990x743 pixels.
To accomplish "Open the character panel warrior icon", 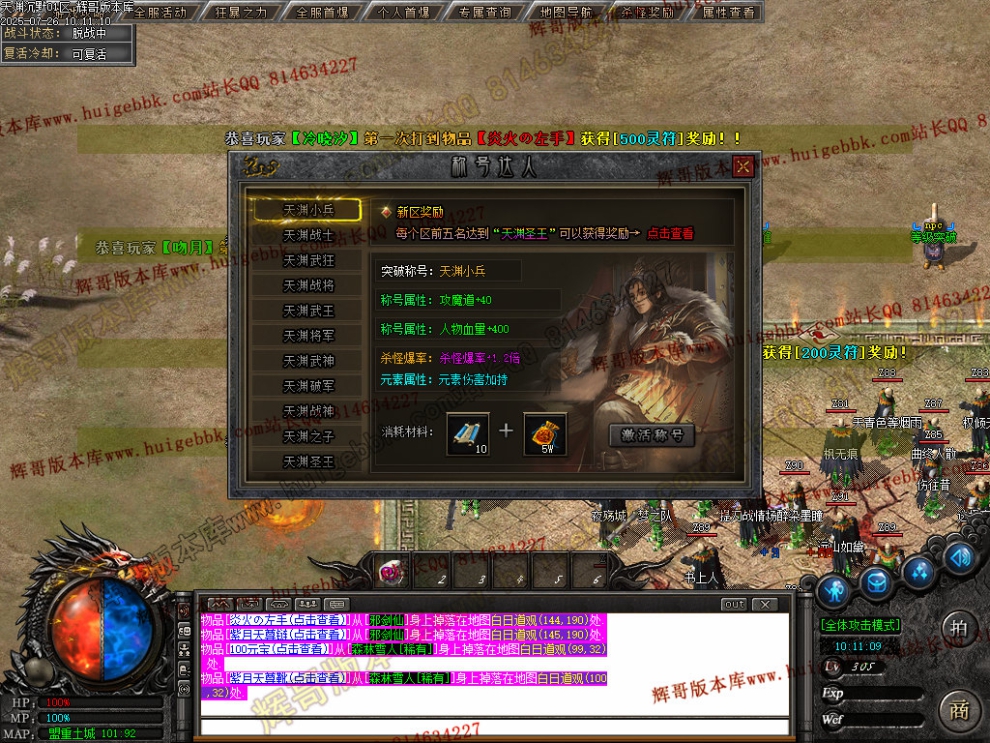I will [x=832, y=588].
